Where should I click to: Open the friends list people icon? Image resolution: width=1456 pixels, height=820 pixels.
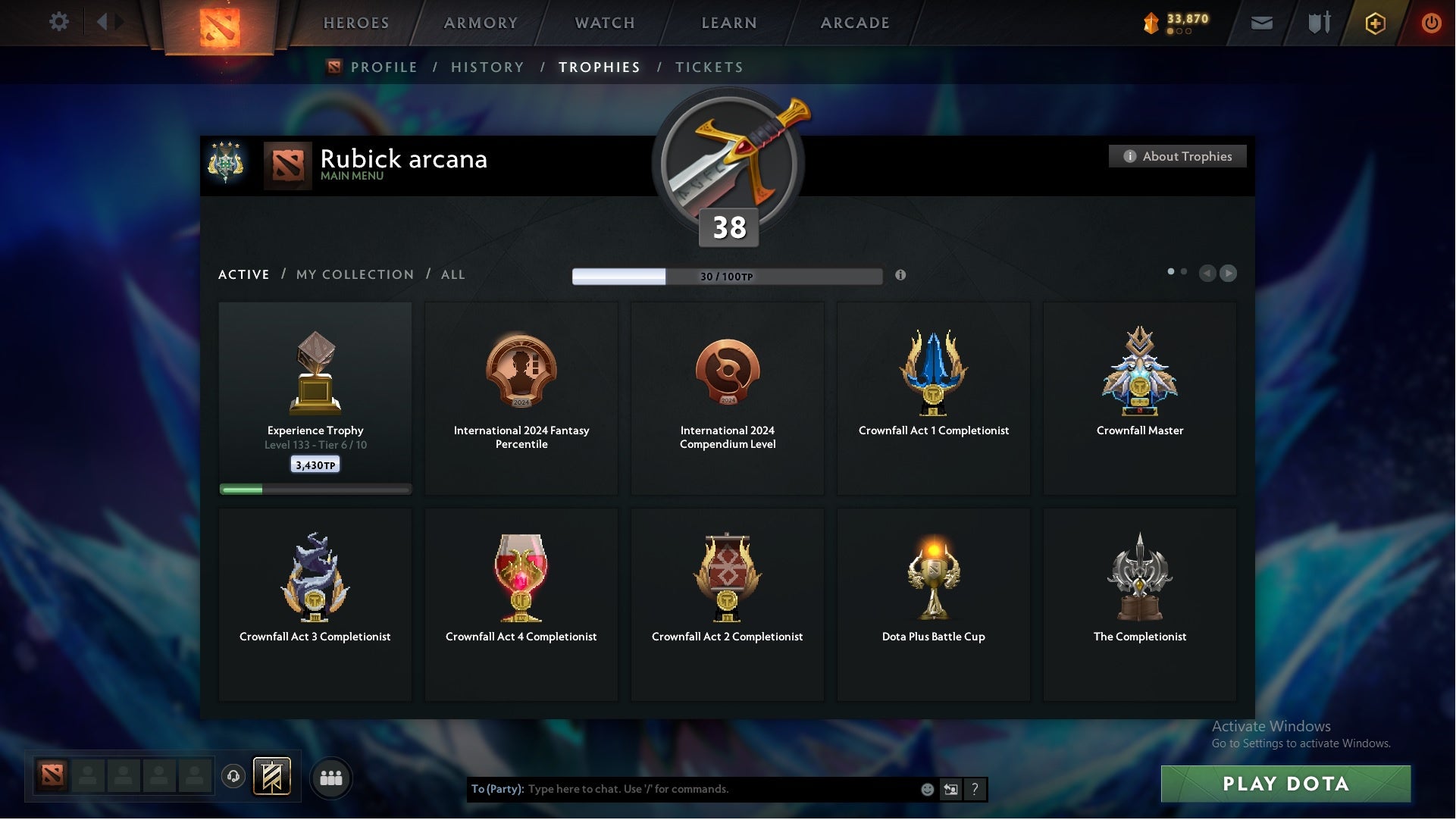[x=331, y=778]
